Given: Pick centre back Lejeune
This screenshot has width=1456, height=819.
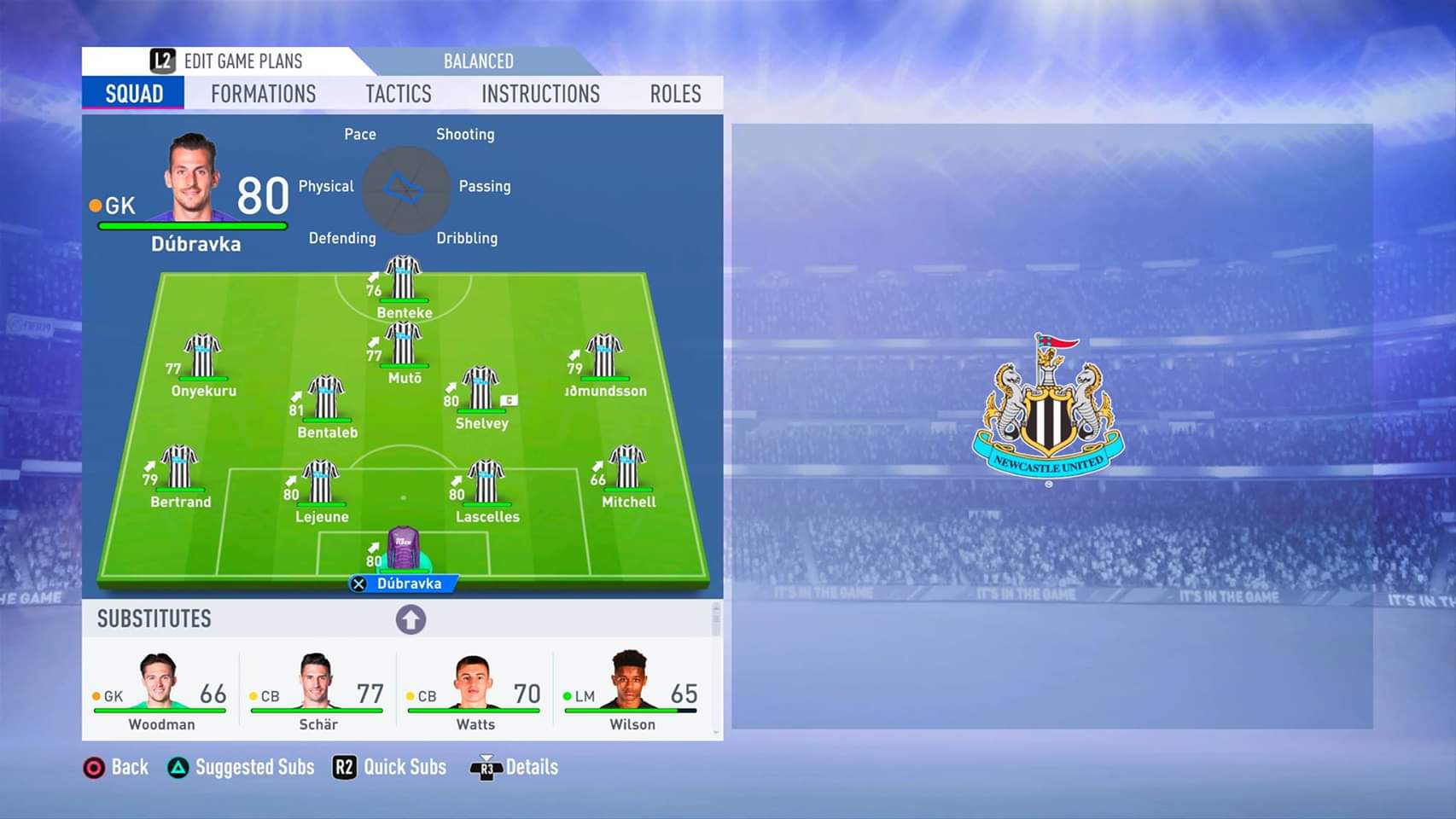Looking at the screenshot, I should coord(321,484).
